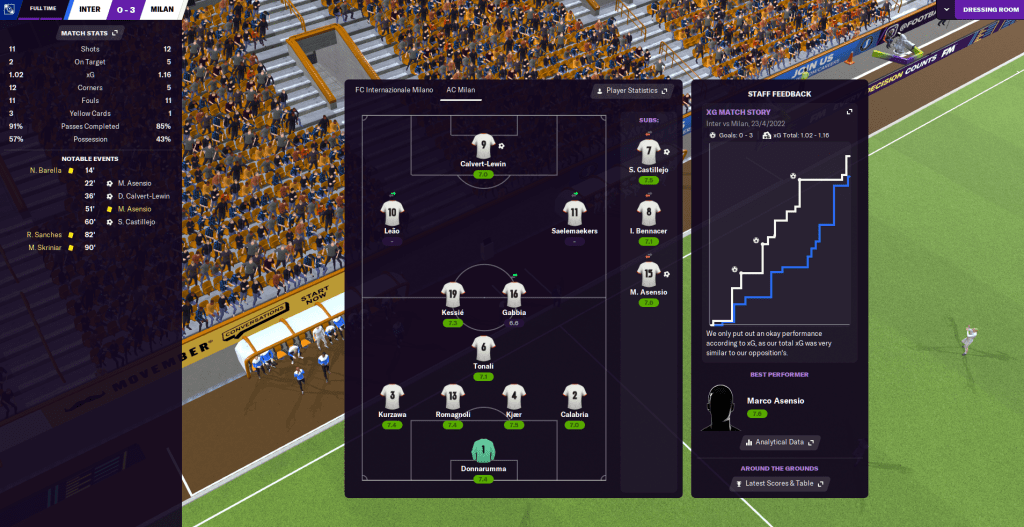1024x527 pixels.
Task: Select left winger Leão
Action: (x=391, y=213)
